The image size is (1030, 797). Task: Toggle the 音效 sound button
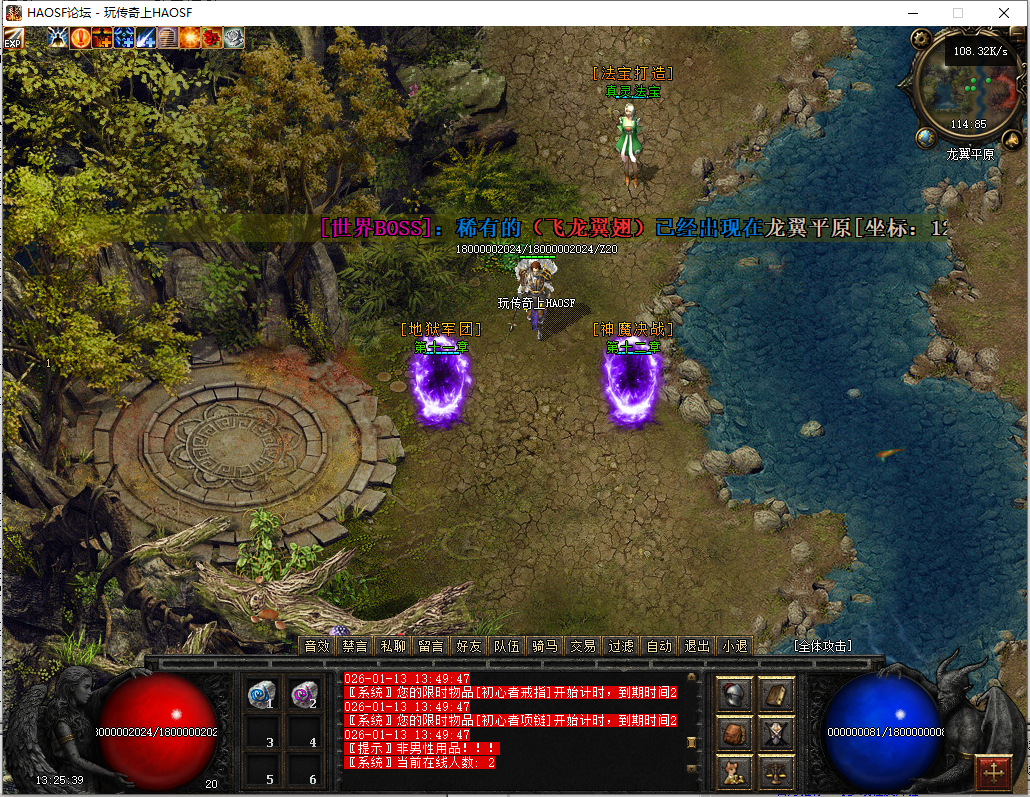(317, 646)
